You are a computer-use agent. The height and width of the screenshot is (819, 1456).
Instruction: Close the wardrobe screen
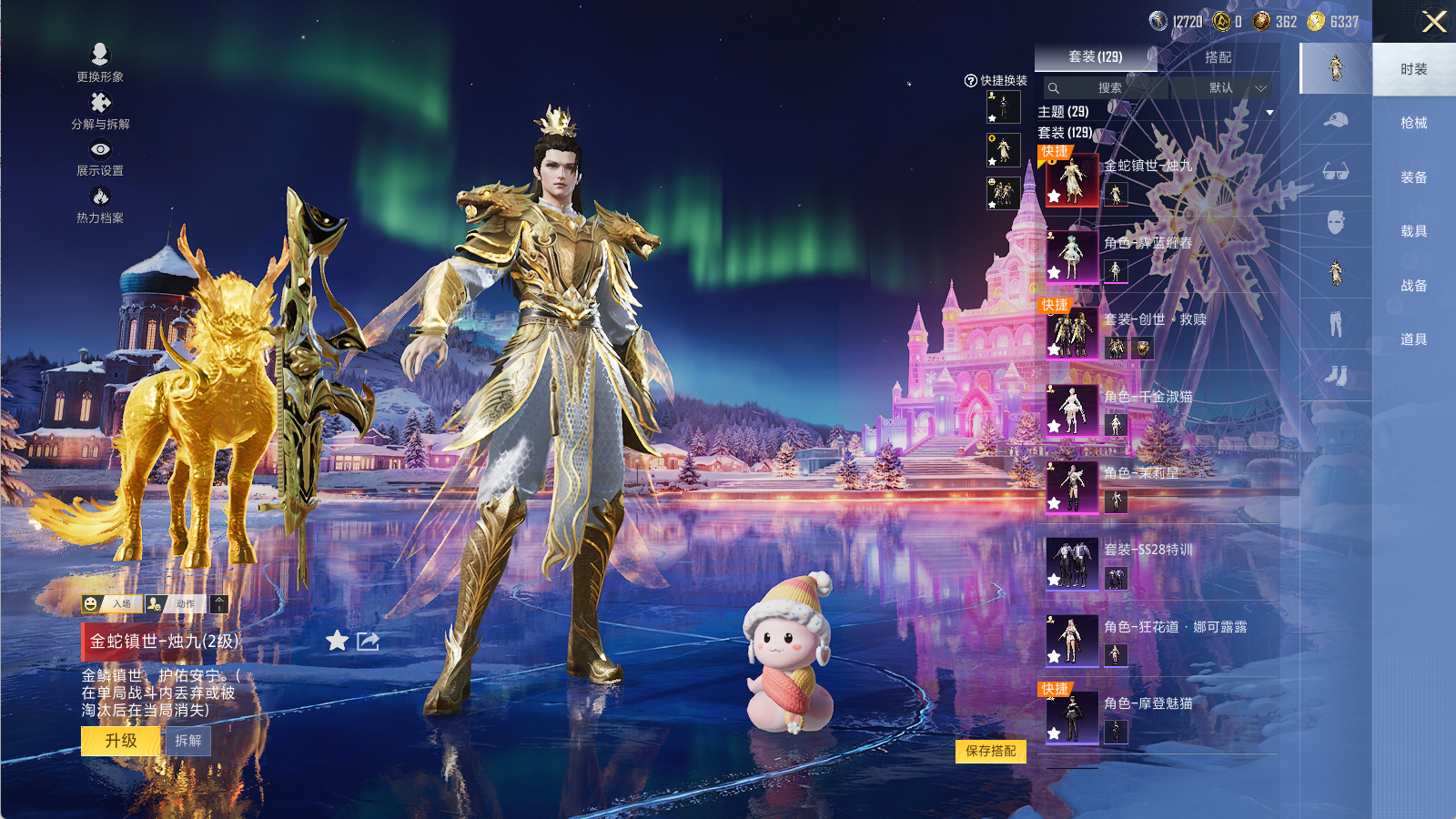[x=1433, y=22]
